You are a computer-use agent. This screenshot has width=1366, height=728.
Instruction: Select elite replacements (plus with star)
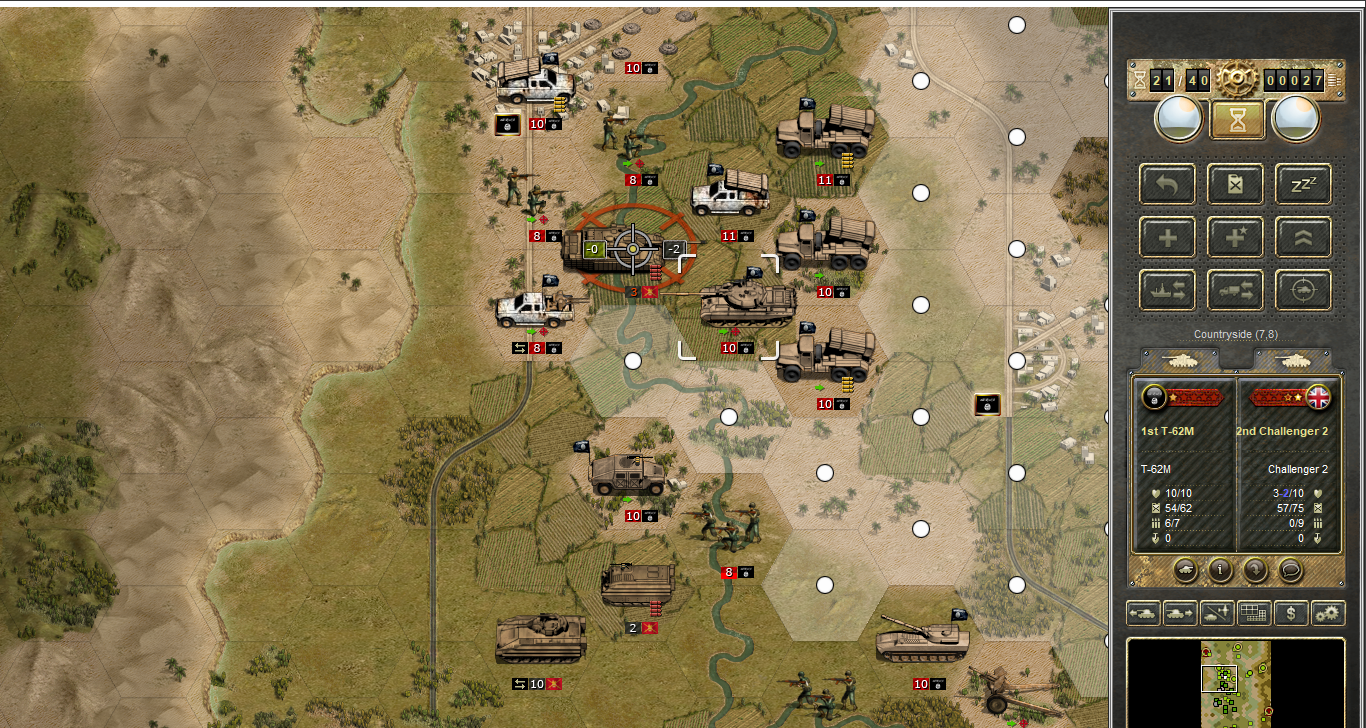point(1236,237)
